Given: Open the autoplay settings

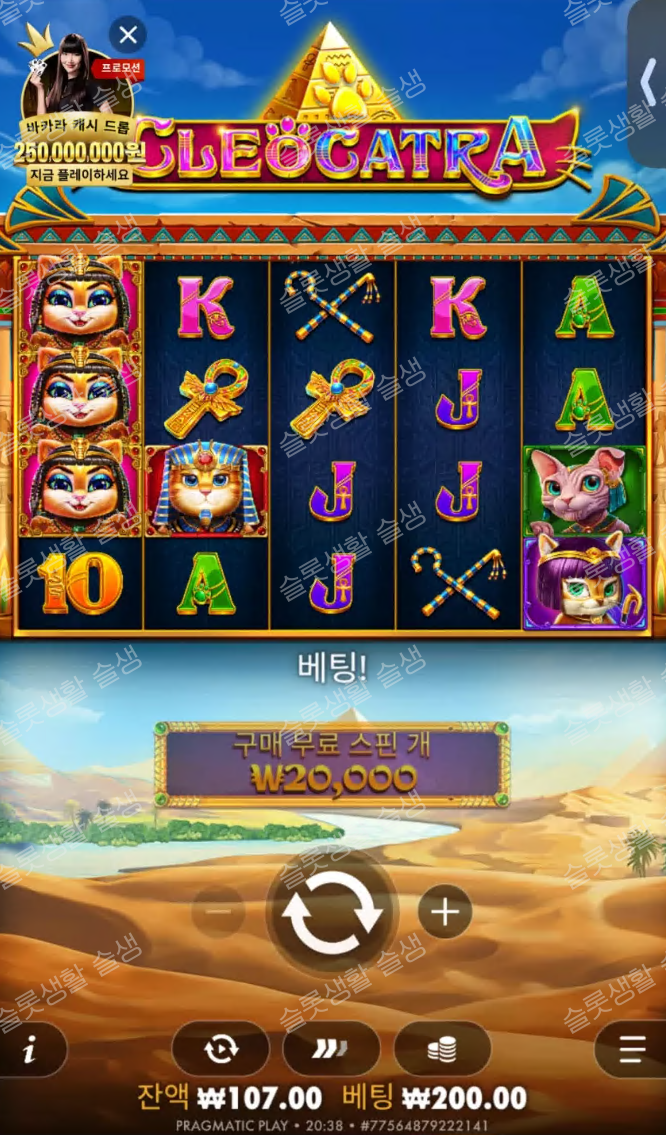Looking at the screenshot, I should [220, 1048].
